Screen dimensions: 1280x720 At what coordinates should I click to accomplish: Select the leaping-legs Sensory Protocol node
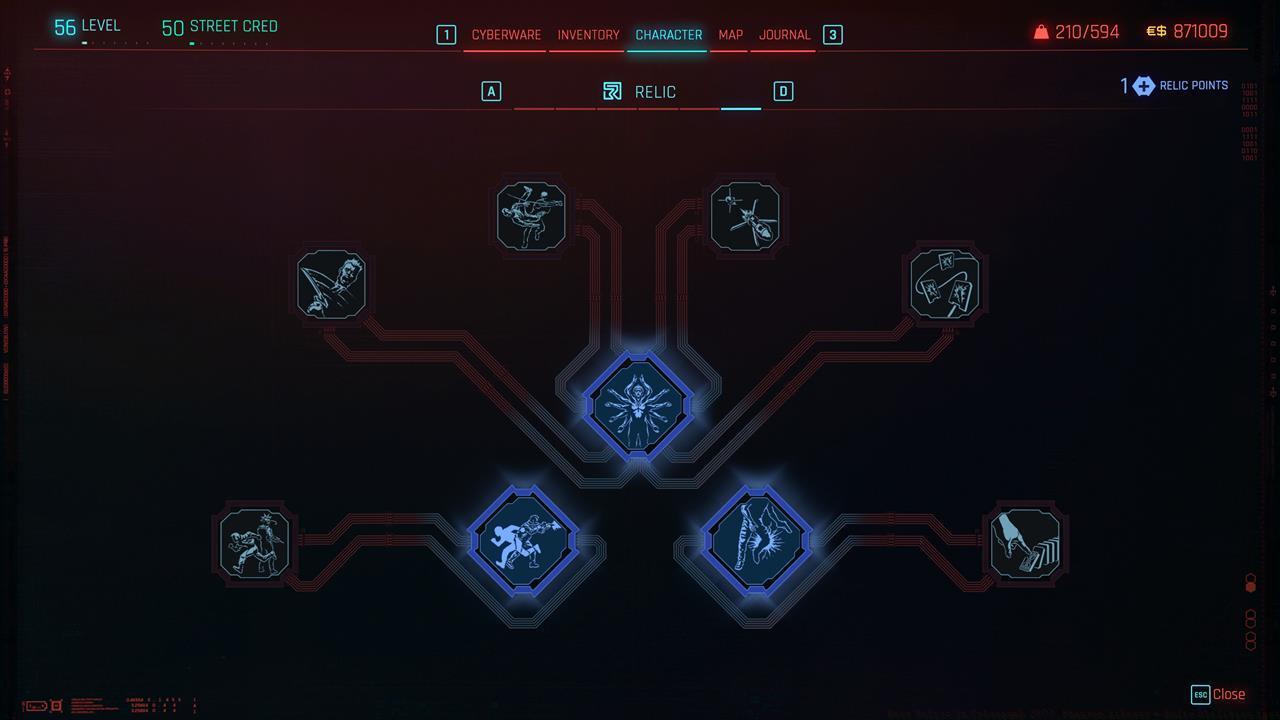[x=757, y=540]
